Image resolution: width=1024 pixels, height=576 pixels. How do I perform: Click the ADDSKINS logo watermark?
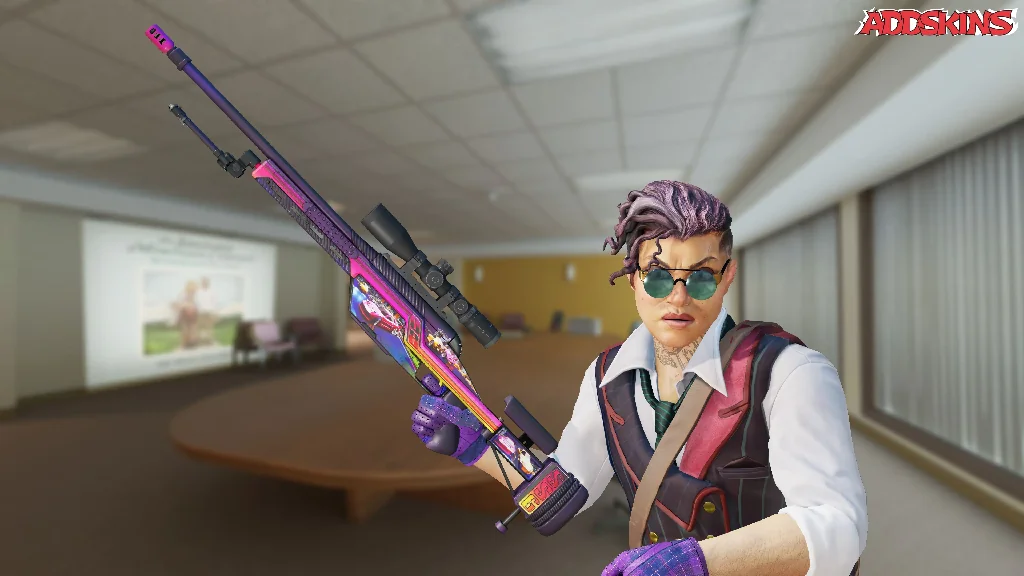tap(937, 22)
